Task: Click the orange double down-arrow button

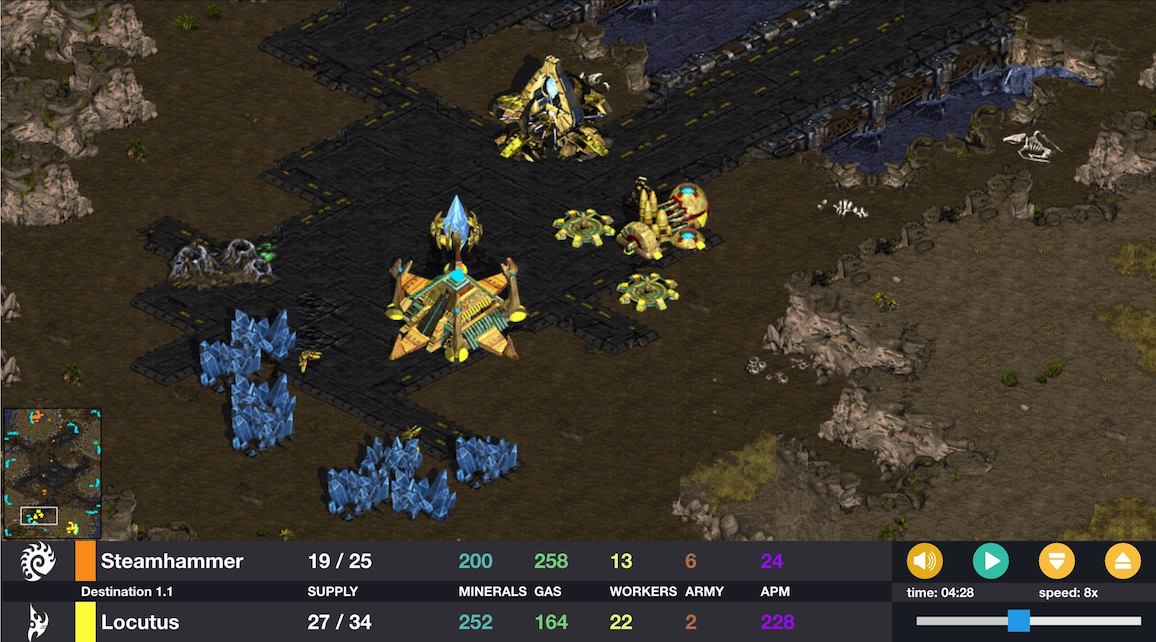Action: click(x=1057, y=561)
